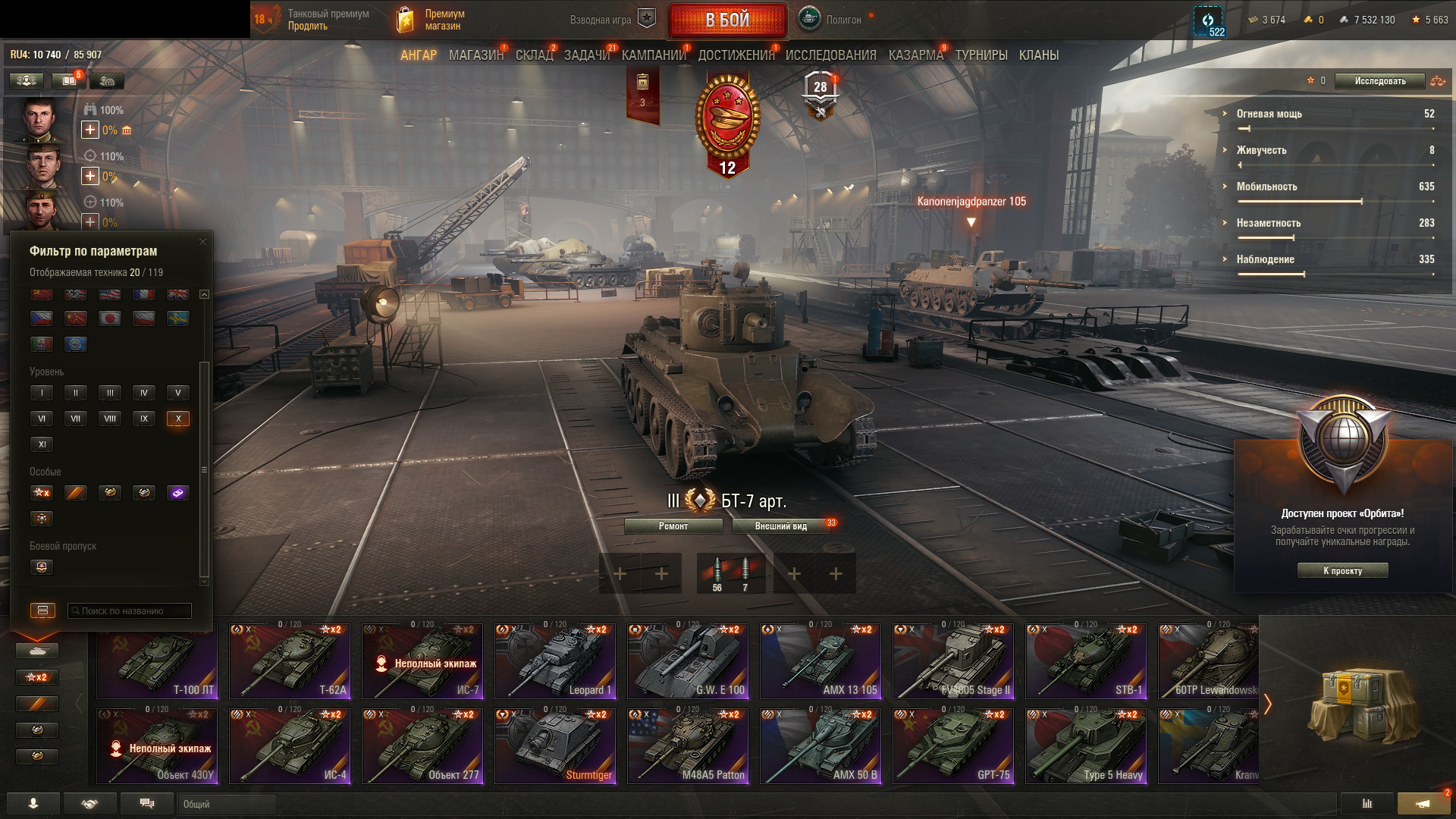1456x819 pixels.
Task: Open the КЛАНЫ section
Action: coord(1038,55)
